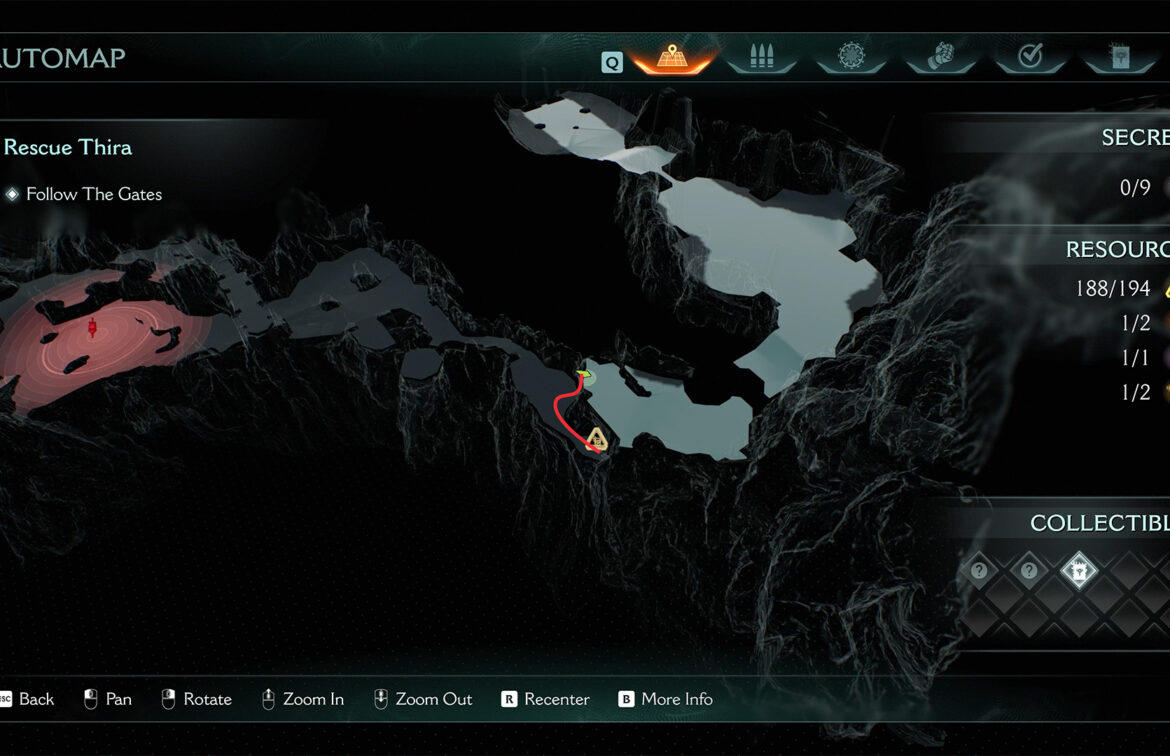This screenshot has width=1170, height=756.
Task: Switch to the checkmark challenges tab
Action: [1030, 58]
